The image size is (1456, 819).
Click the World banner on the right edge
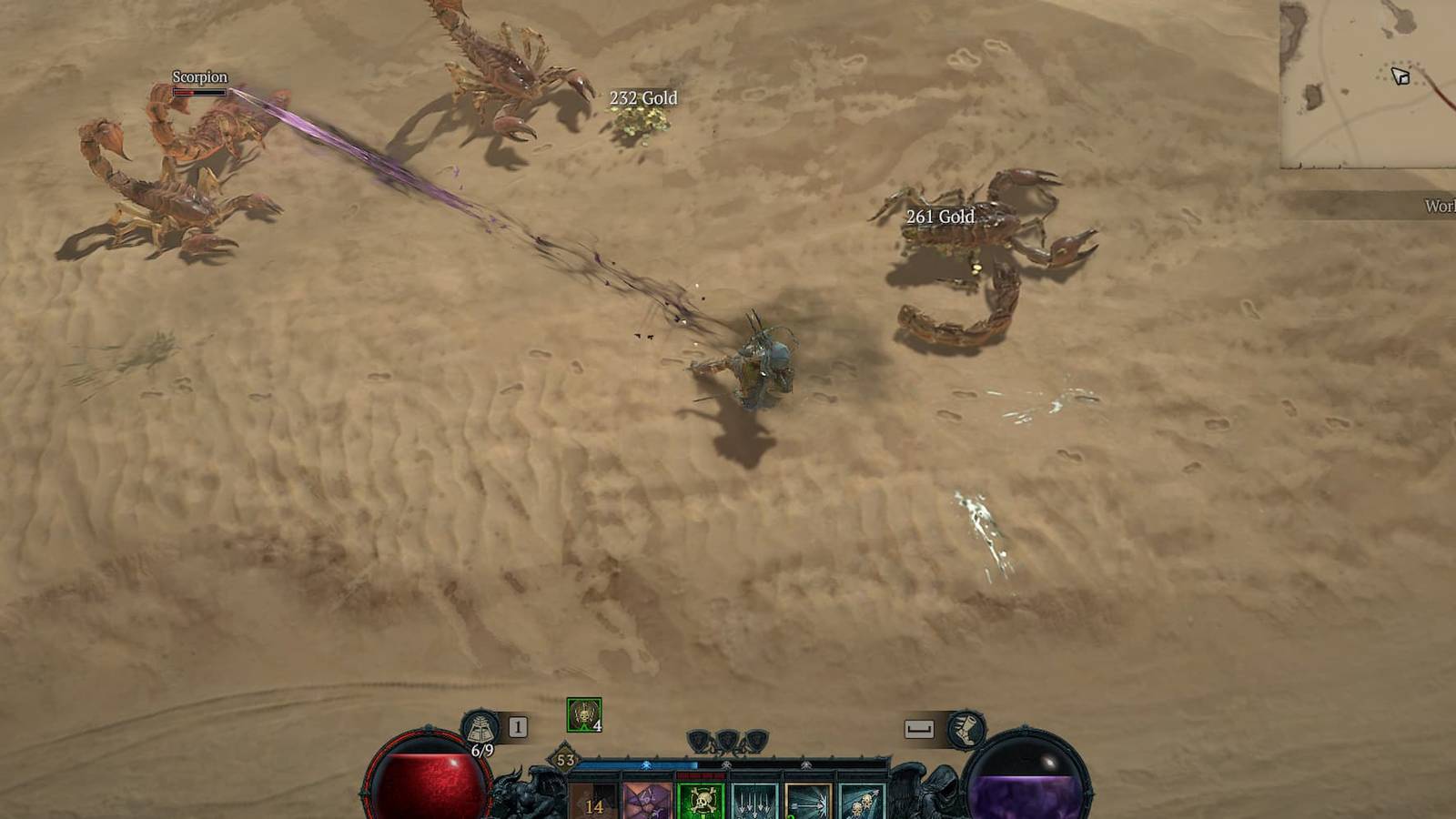[x=1438, y=207]
